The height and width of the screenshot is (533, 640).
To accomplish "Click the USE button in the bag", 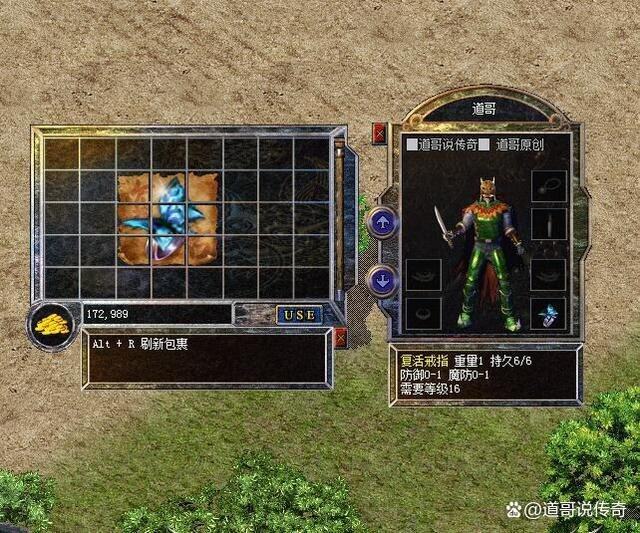I will point(297,314).
